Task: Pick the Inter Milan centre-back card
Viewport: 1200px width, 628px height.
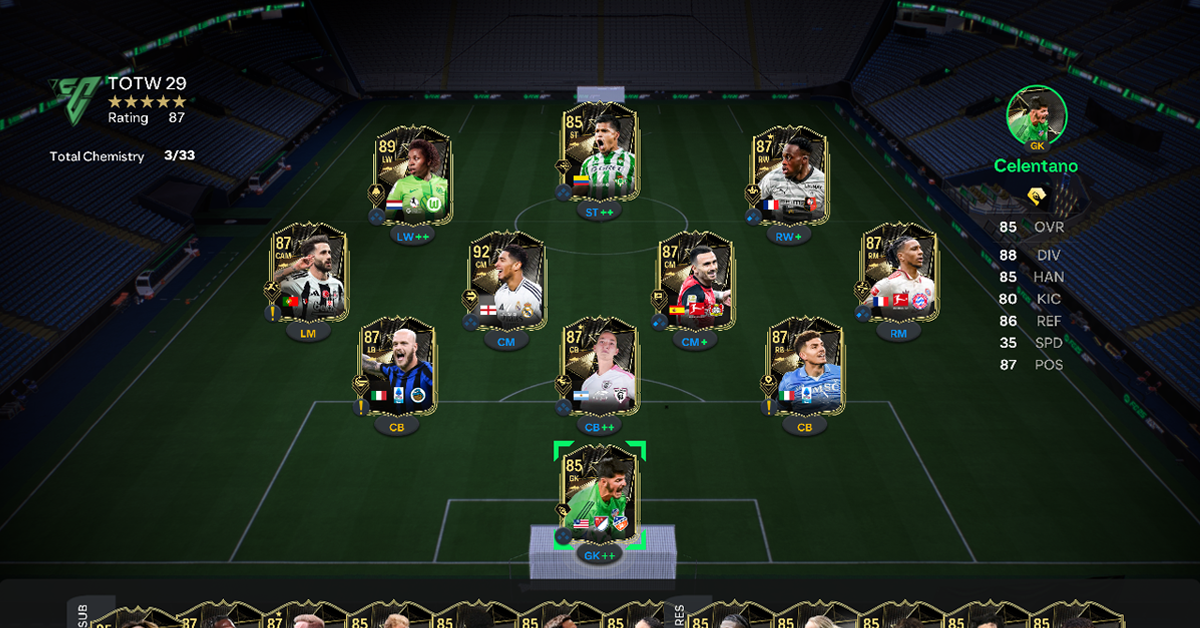Action: [399, 368]
